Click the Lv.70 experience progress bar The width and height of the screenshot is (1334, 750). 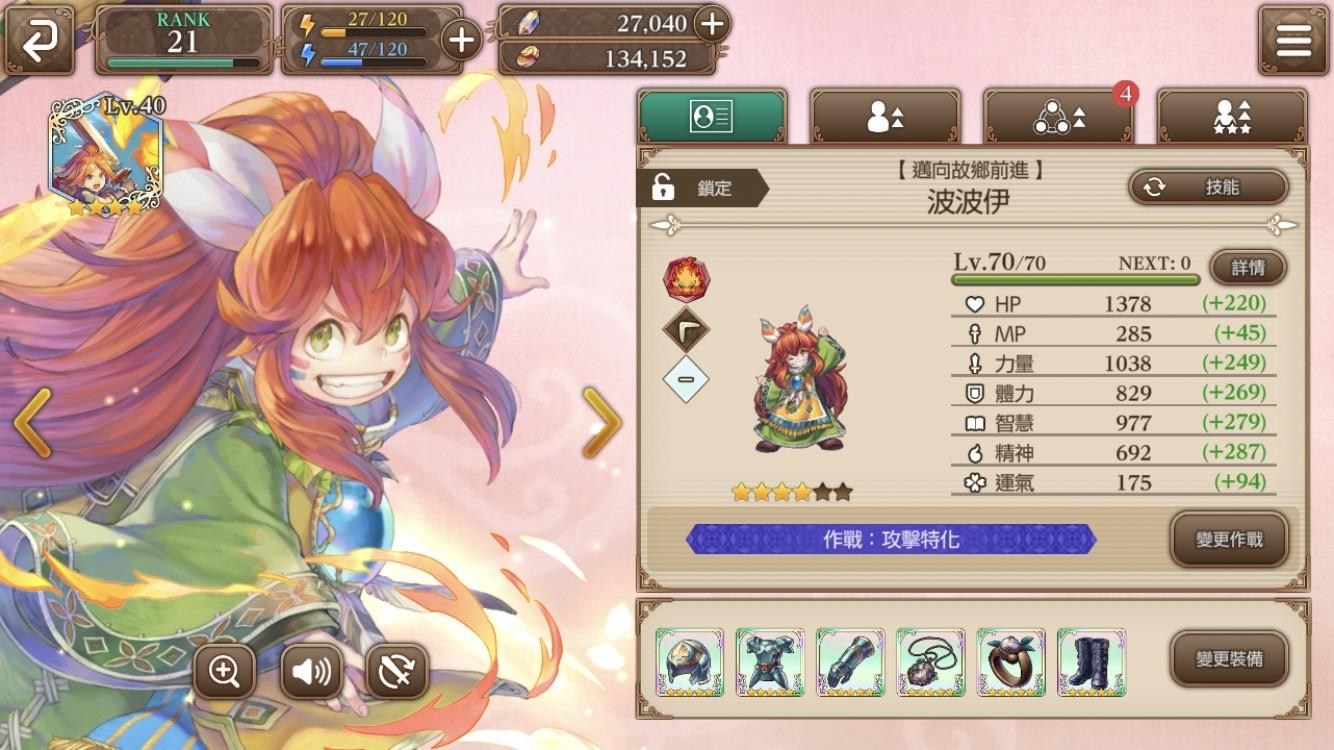[1075, 281]
